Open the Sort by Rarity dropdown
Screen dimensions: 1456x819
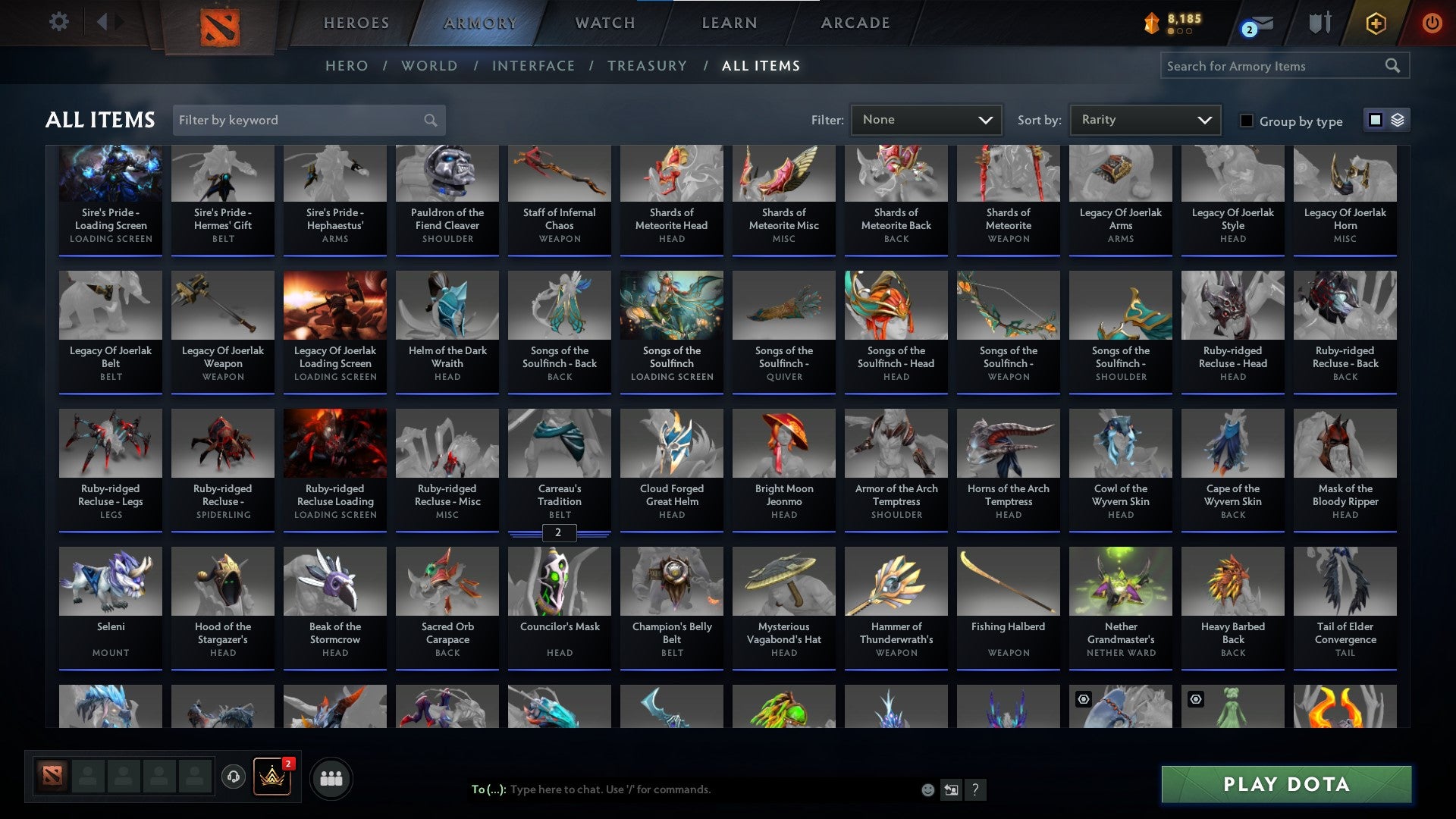point(1144,120)
